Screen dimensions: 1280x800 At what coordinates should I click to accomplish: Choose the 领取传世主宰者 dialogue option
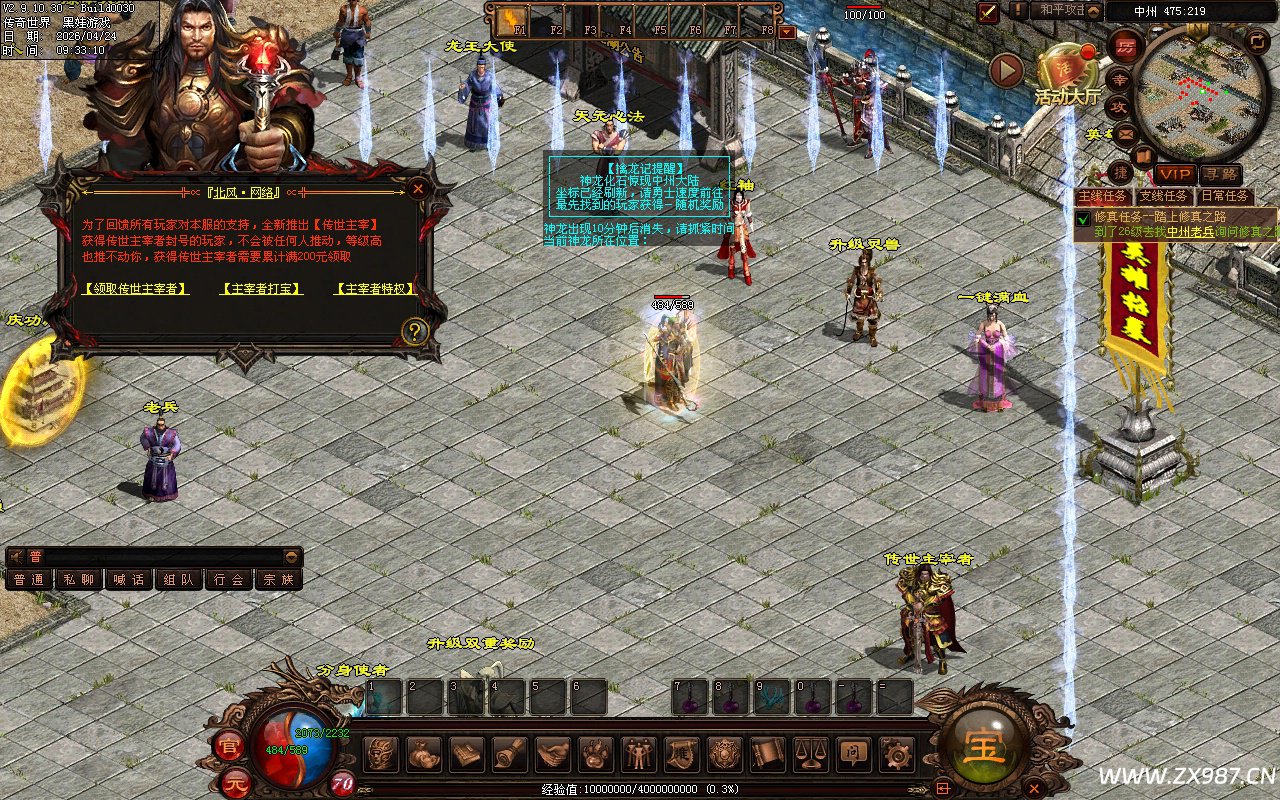[137, 289]
